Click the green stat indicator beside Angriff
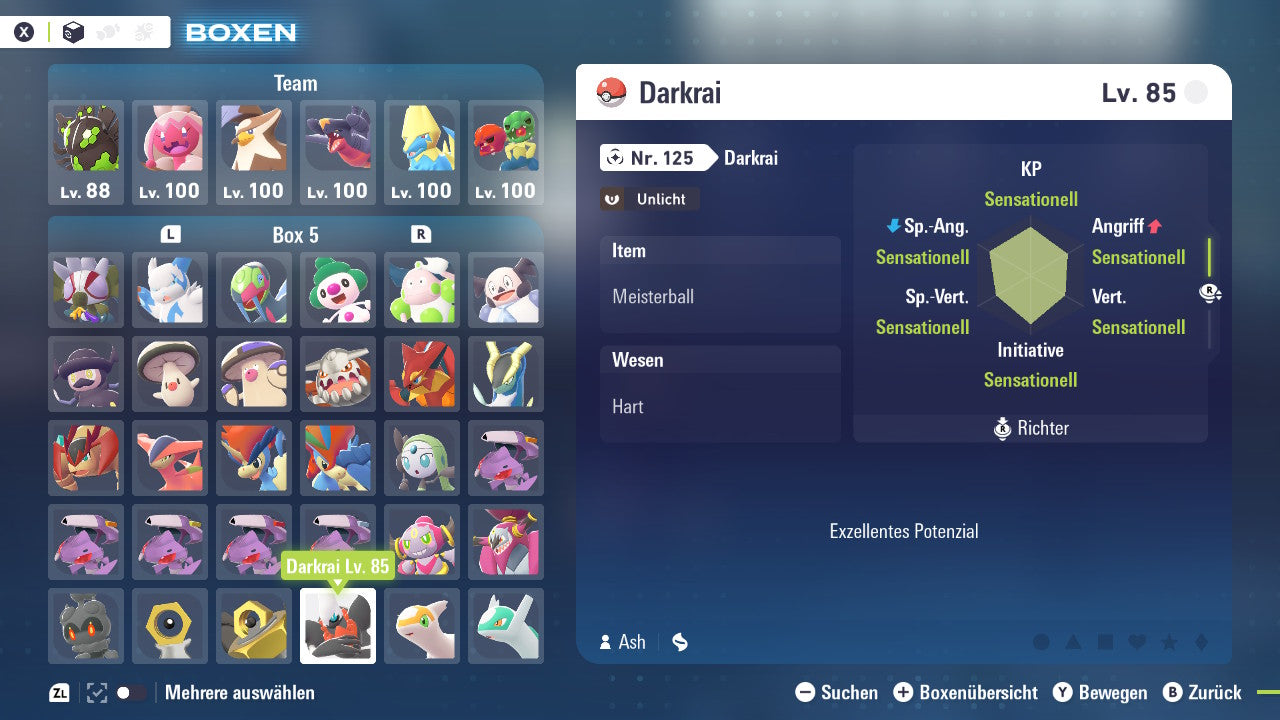This screenshot has width=1280, height=720. 1211,258
